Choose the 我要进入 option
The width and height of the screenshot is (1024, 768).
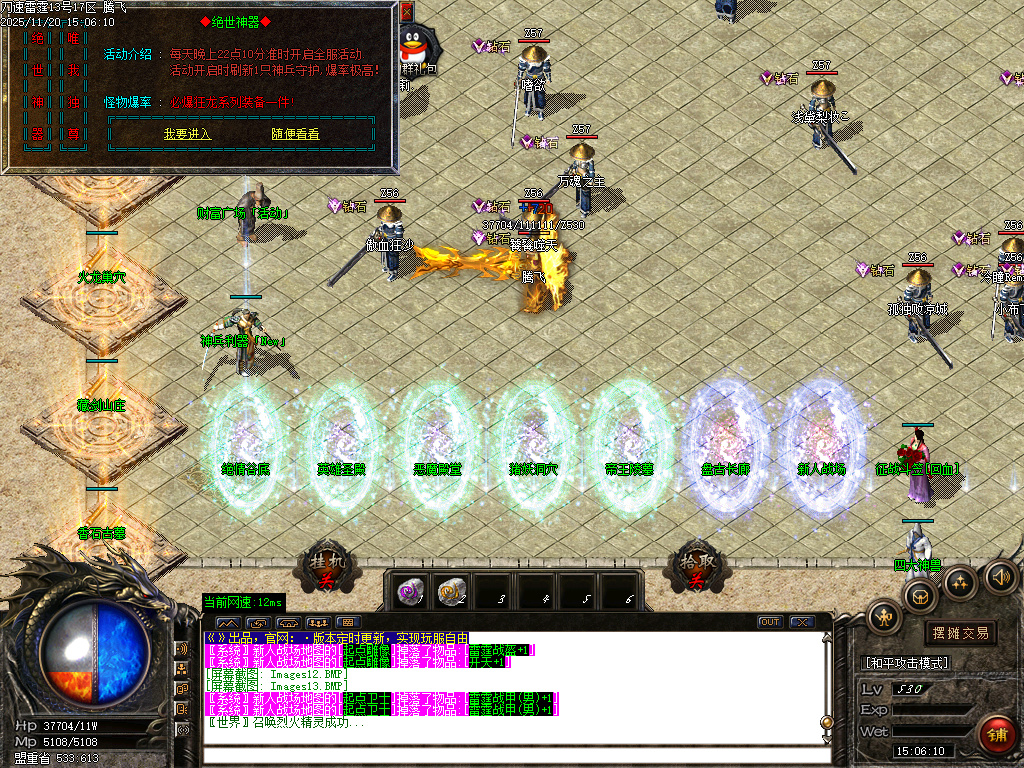[187, 134]
